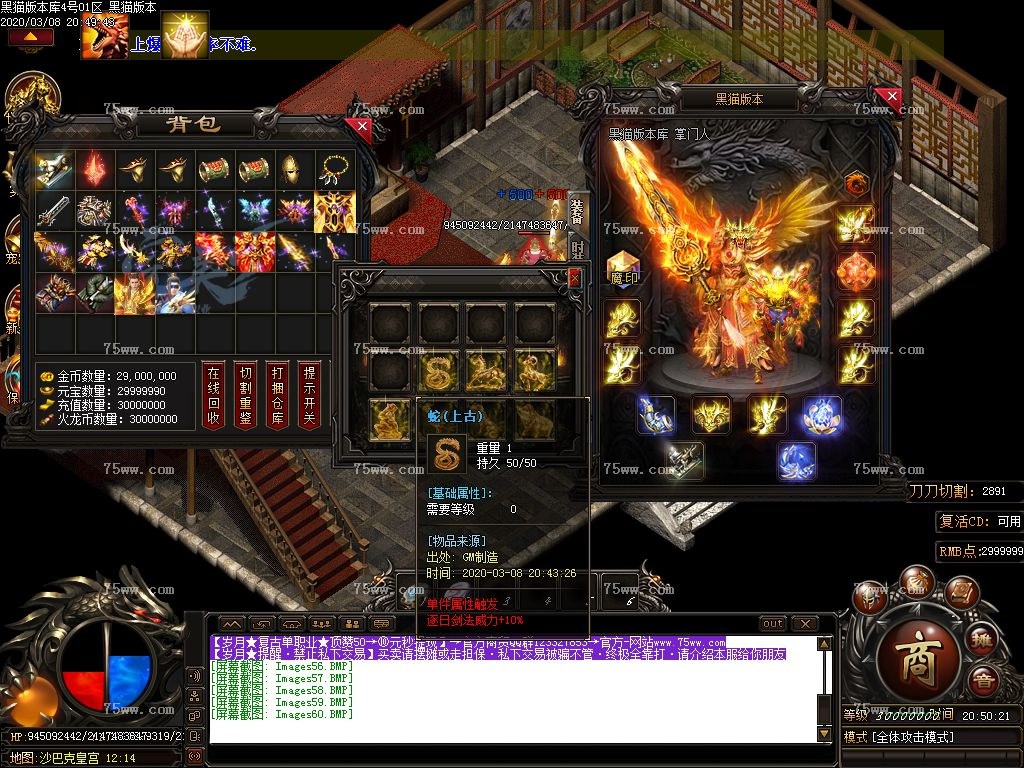Click the out button on chat bar
The height and width of the screenshot is (768, 1024).
773,623
